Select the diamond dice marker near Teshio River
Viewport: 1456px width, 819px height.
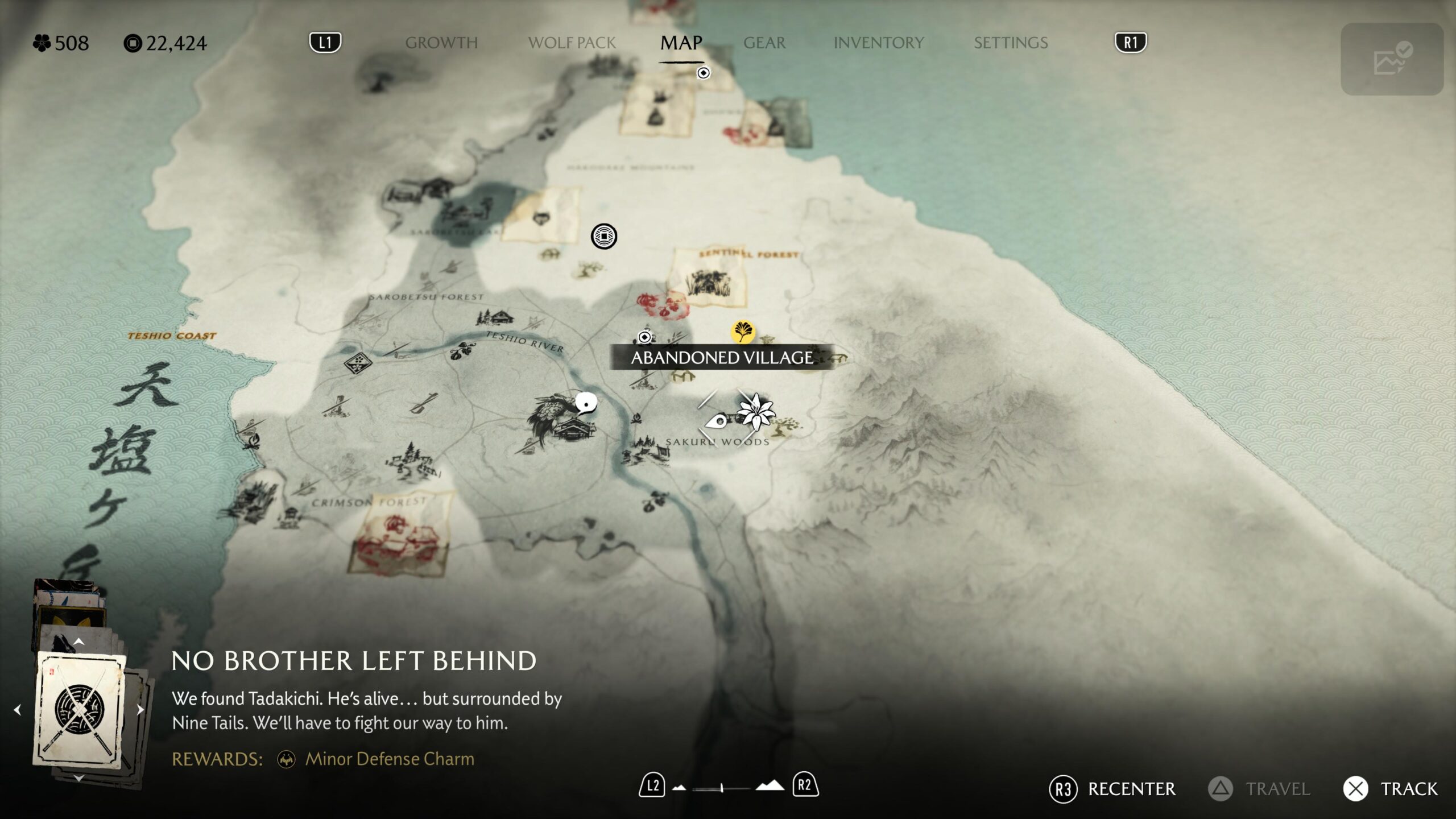coord(357,362)
